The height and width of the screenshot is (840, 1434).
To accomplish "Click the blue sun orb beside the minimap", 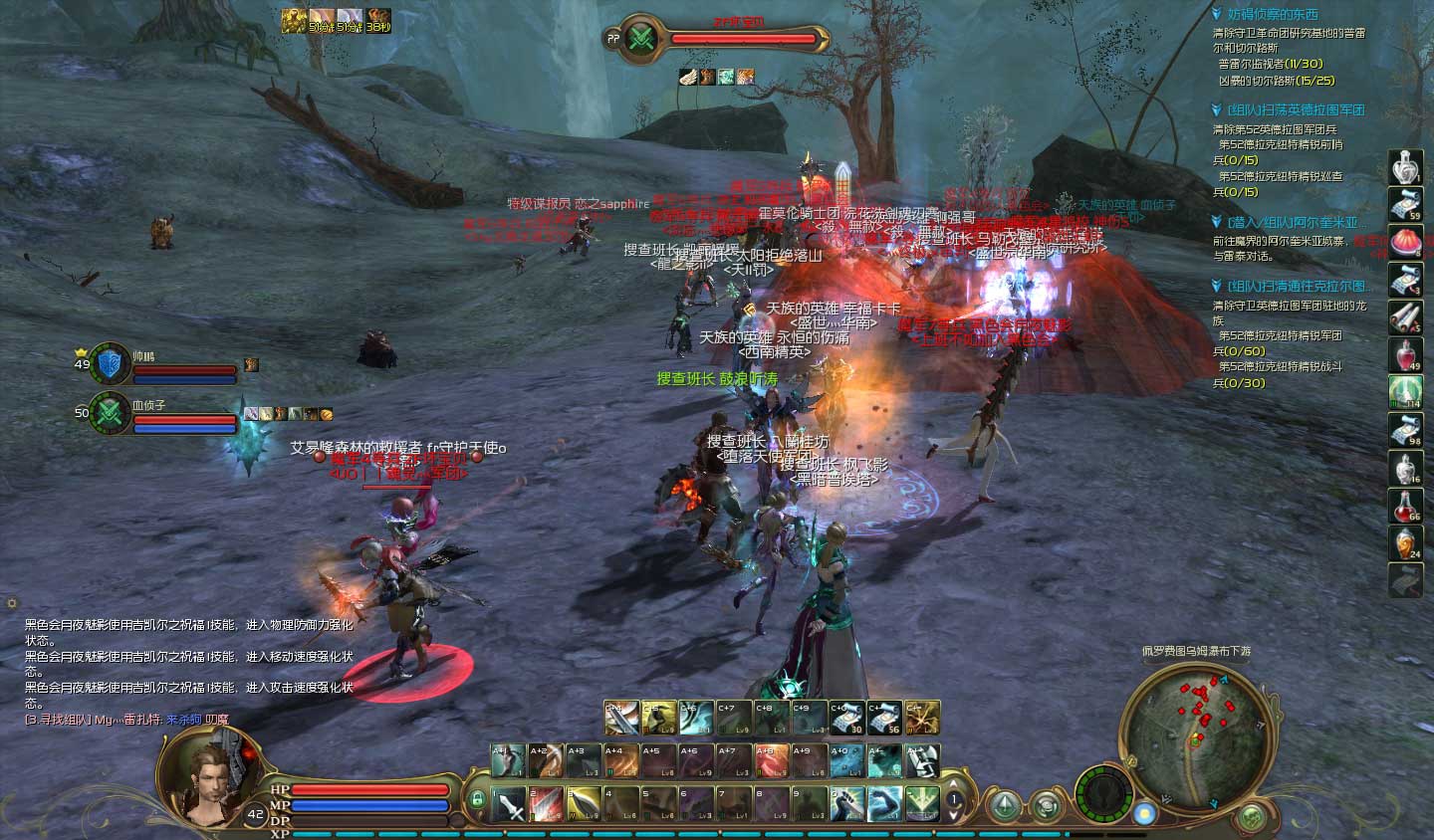I will [x=1146, y=814].
